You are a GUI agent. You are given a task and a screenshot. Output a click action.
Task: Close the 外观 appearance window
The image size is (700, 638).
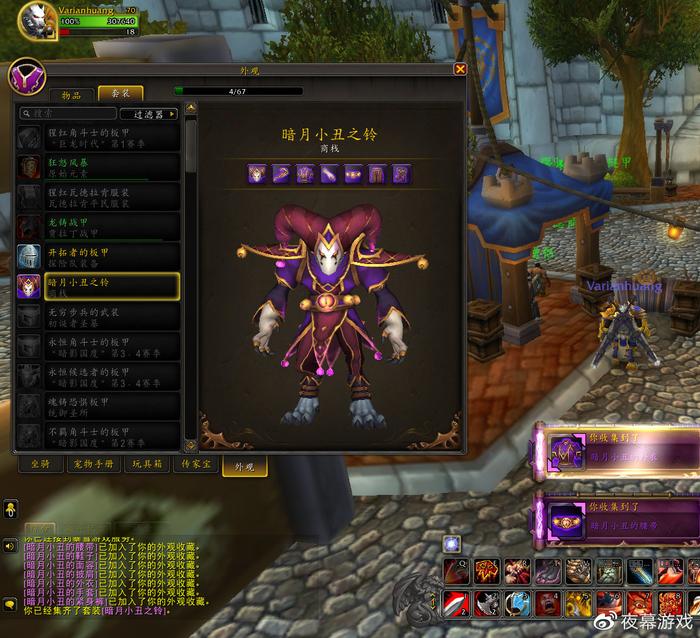click(x=460, y=70)
